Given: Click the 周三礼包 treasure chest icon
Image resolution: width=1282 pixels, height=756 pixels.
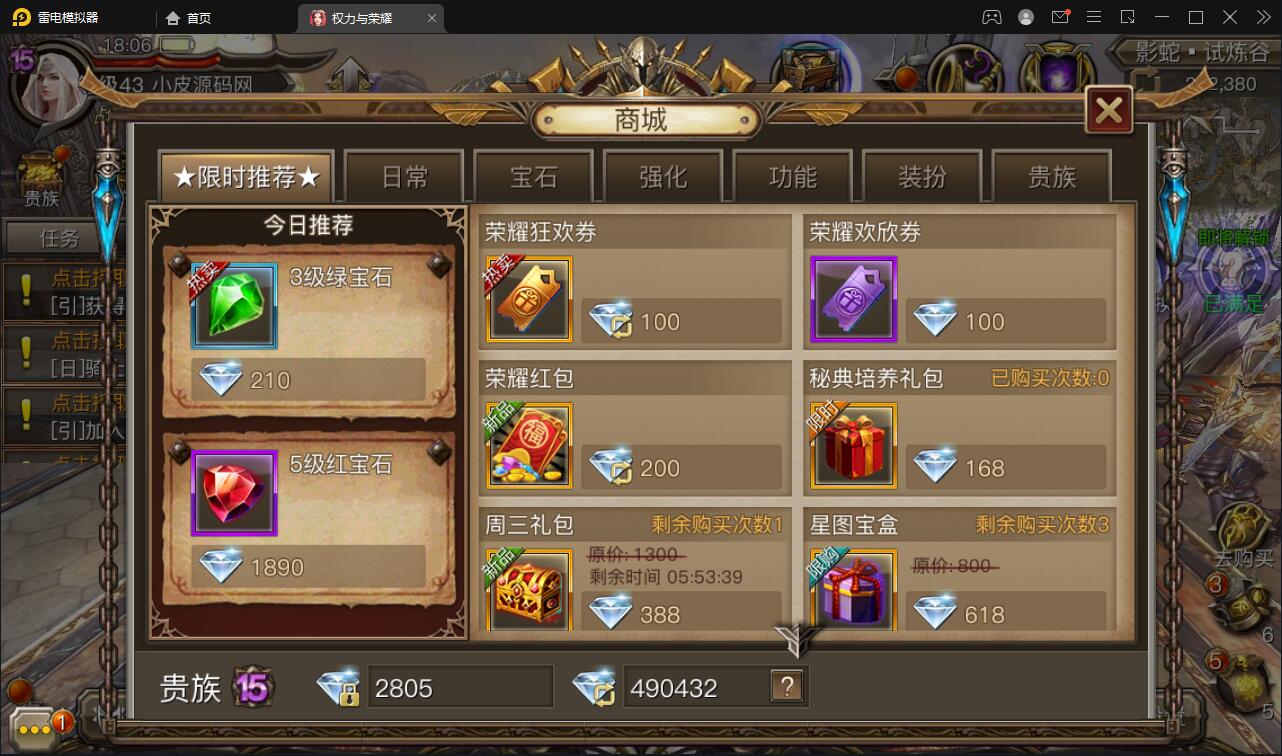Looking at the screenshot, I should (x=528, y=590).
